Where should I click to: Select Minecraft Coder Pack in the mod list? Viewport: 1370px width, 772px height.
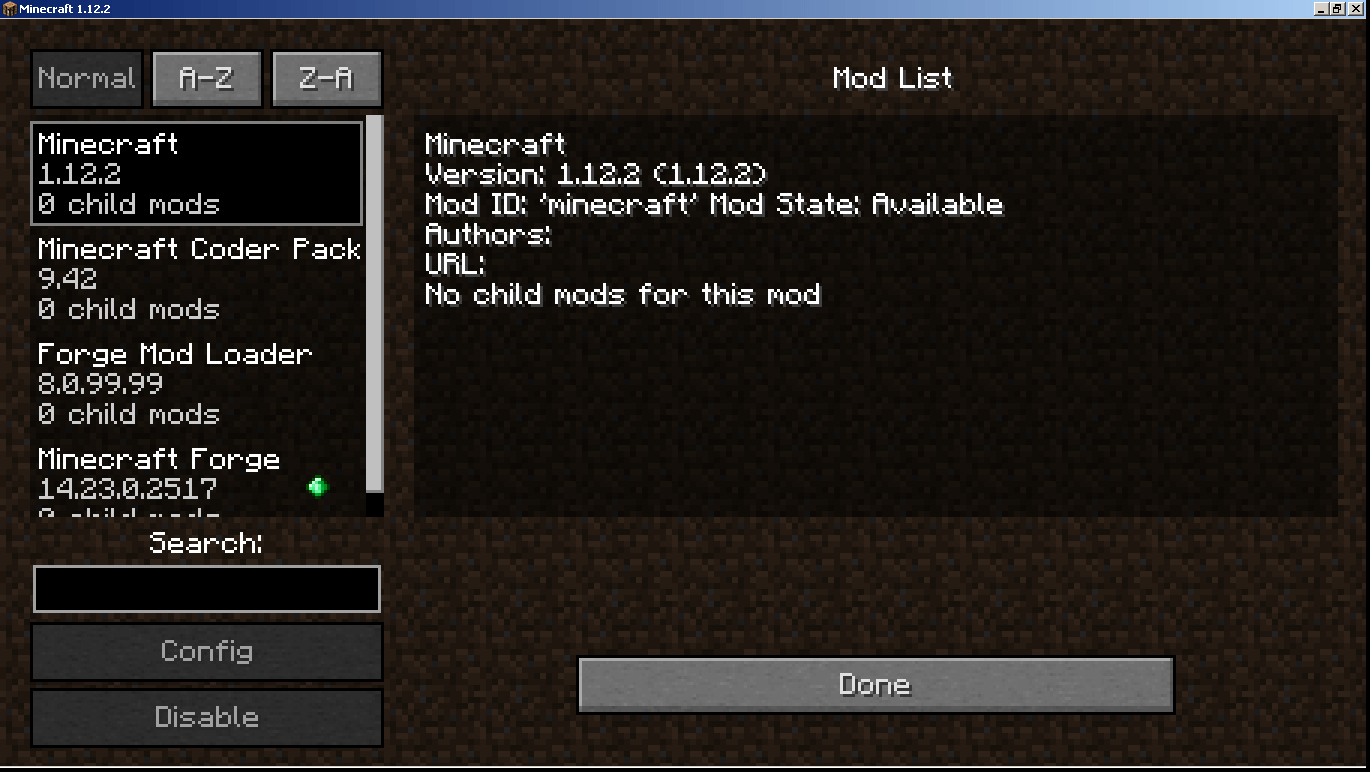click(196, 278)
